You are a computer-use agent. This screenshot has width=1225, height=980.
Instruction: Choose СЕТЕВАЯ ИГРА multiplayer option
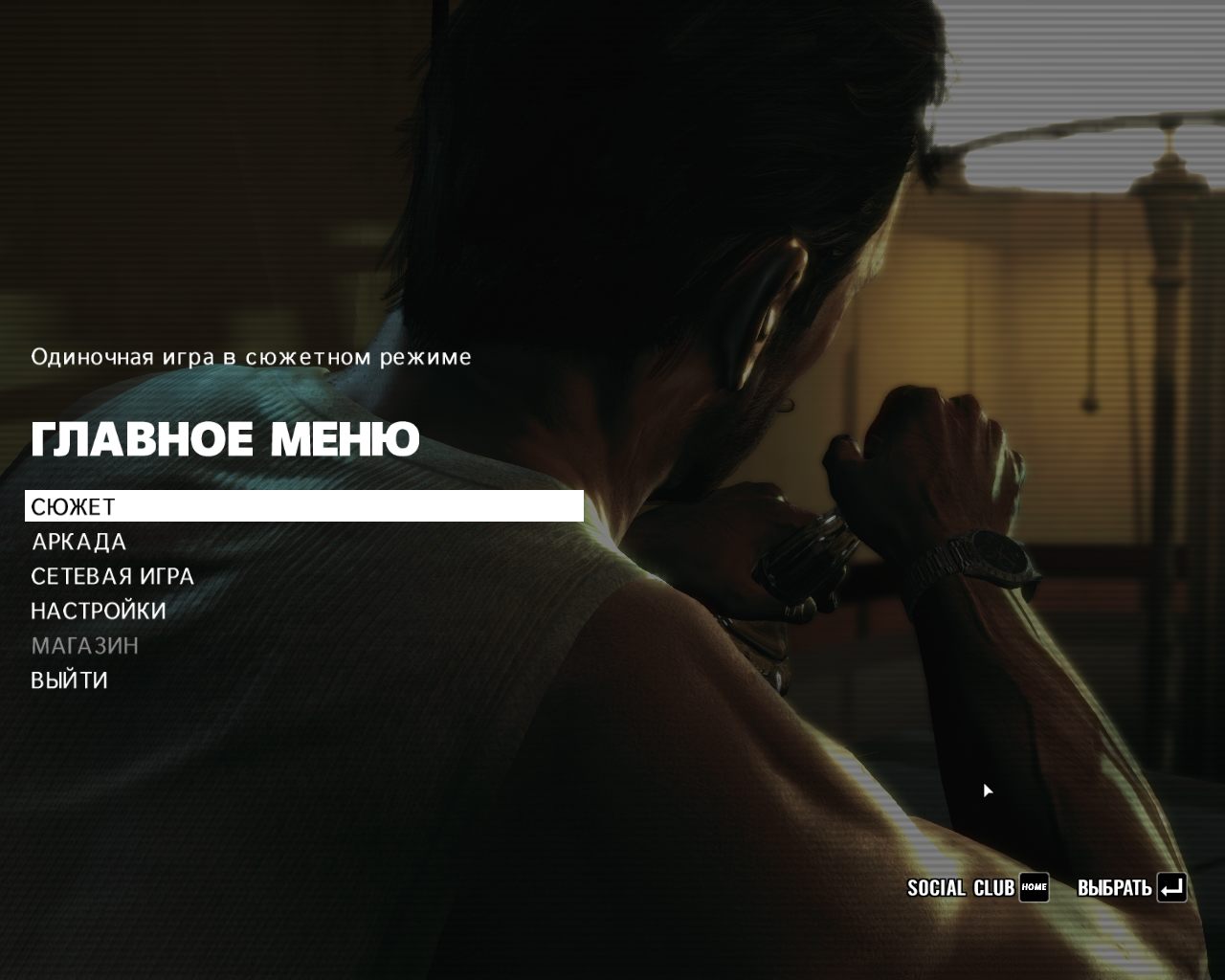(112, 576)
